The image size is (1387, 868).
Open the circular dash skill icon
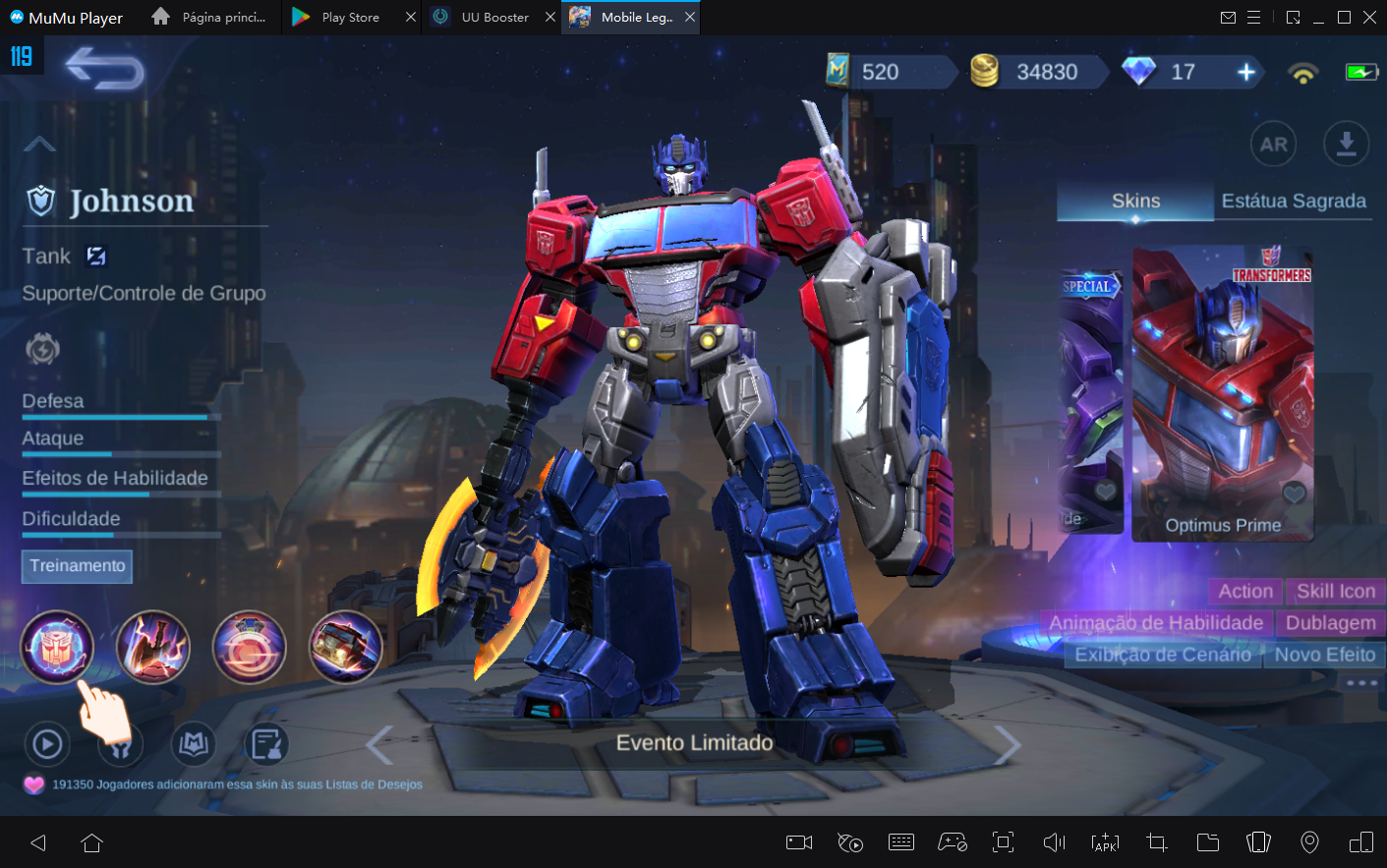[x=249, y=646]
